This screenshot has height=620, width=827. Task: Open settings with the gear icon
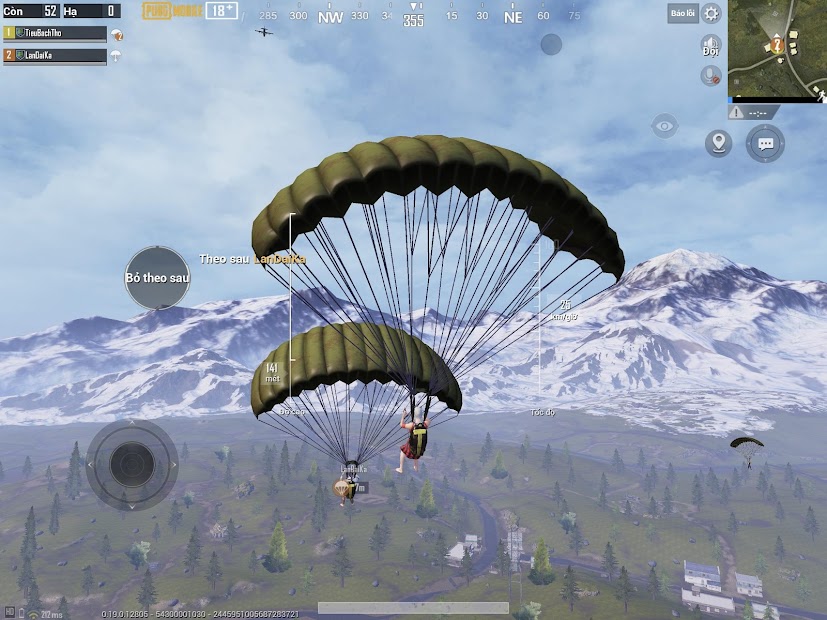[711, 13]
